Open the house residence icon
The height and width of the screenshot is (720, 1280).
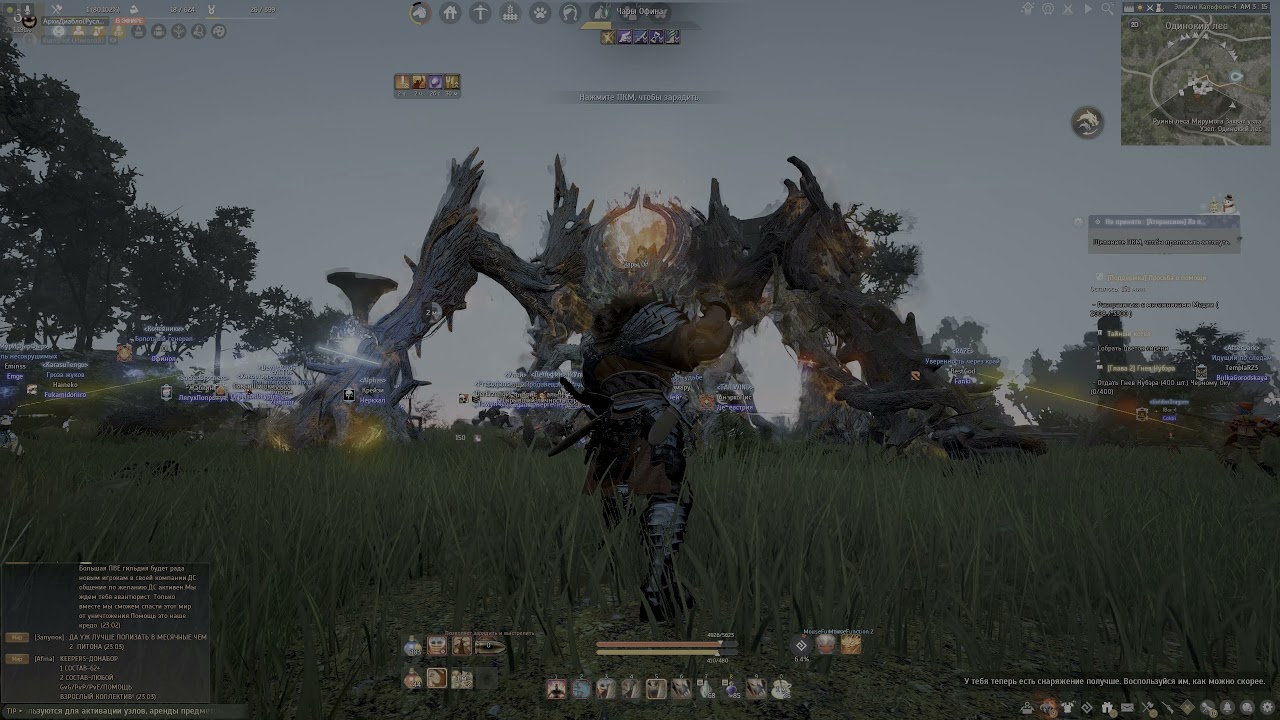(x=450, y=13)
